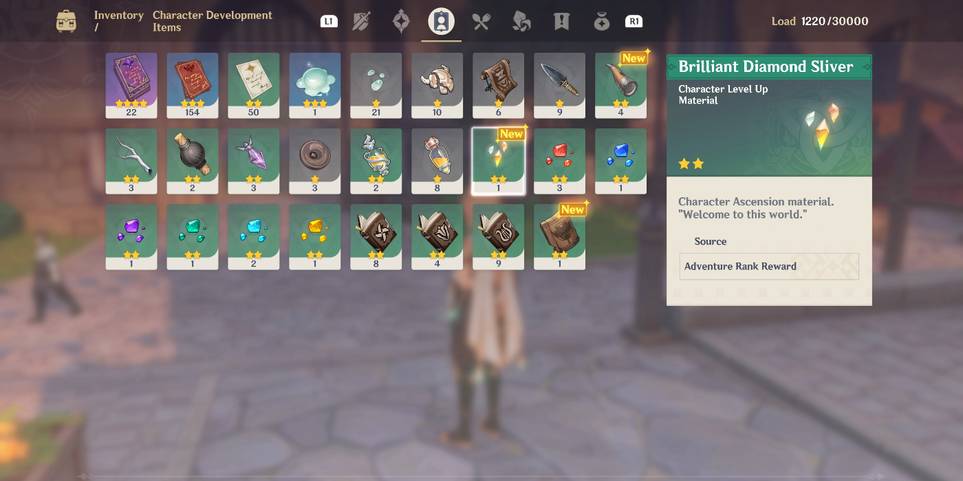Switch to the Materials inventory tab
Viewport: 963px width, 481px height.
[521, 21]
